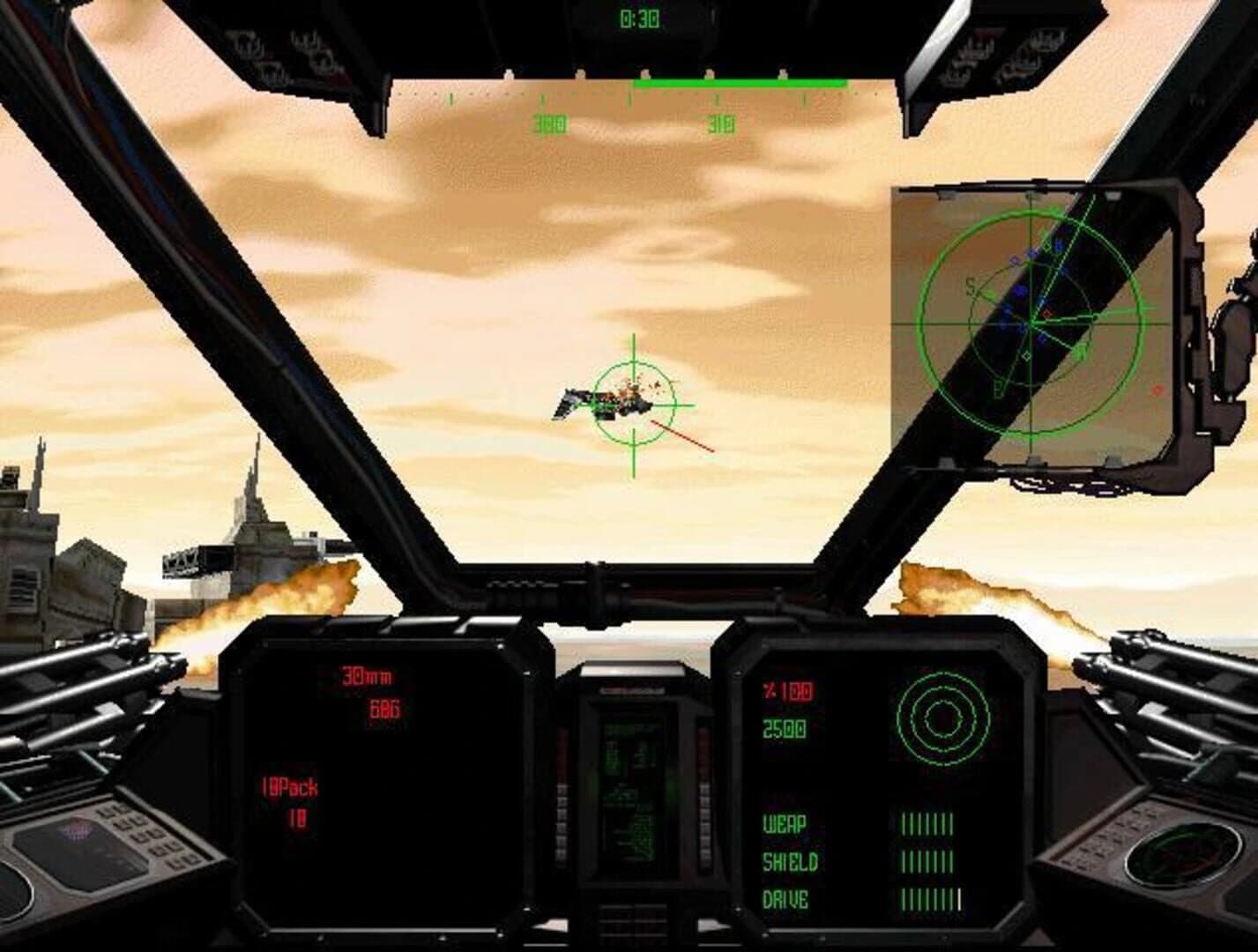
Task: Click the targeting reticle on the enemy craft
Action: point(633,405)
